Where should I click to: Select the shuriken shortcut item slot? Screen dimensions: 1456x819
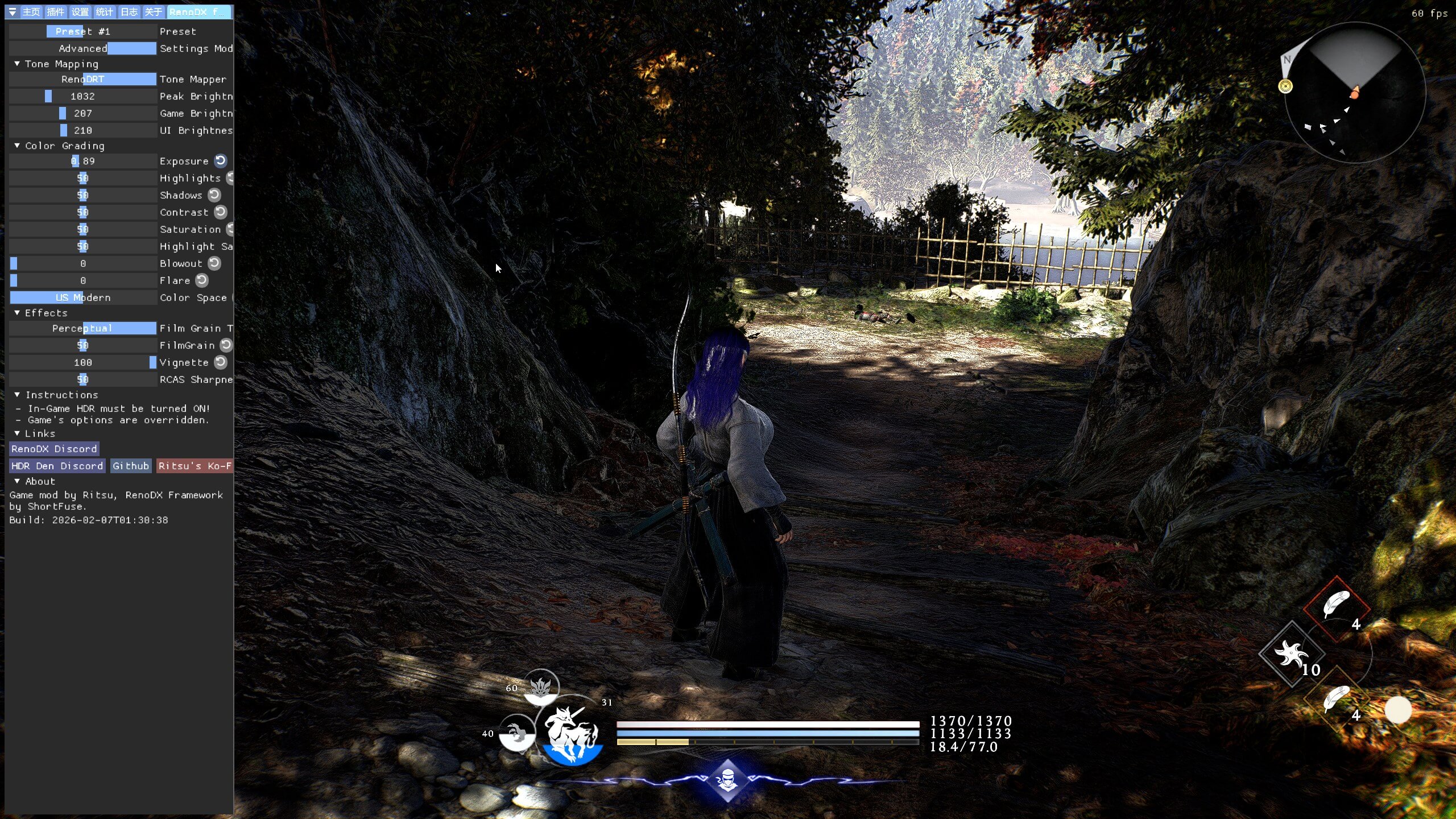[1291, 653]
